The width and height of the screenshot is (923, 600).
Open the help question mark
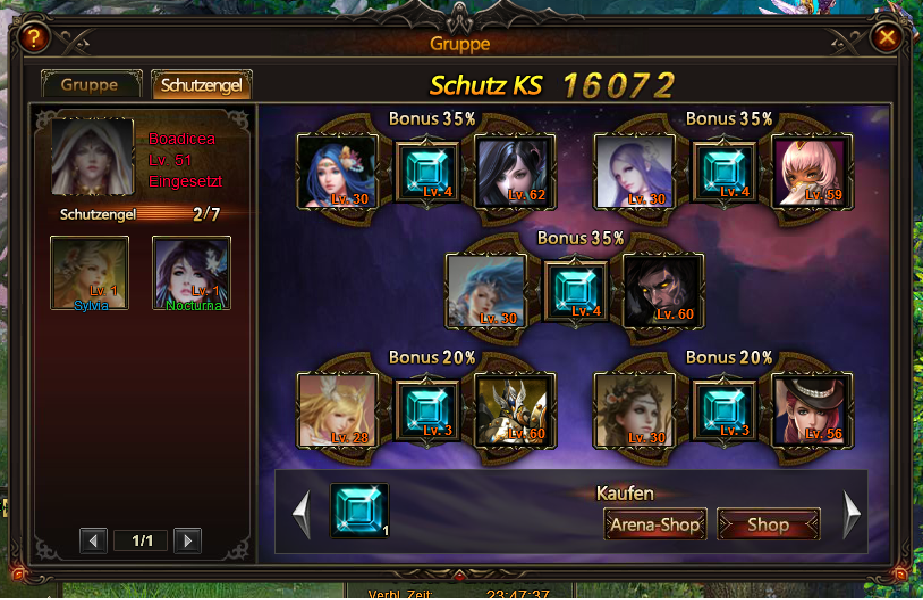[34, 39]
